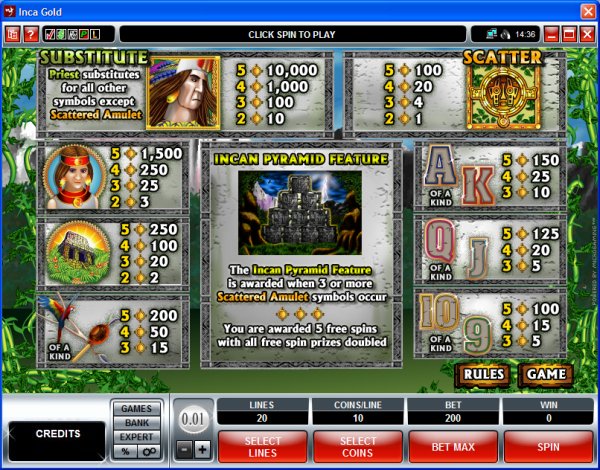Open the BANK menu

(137, 422)
